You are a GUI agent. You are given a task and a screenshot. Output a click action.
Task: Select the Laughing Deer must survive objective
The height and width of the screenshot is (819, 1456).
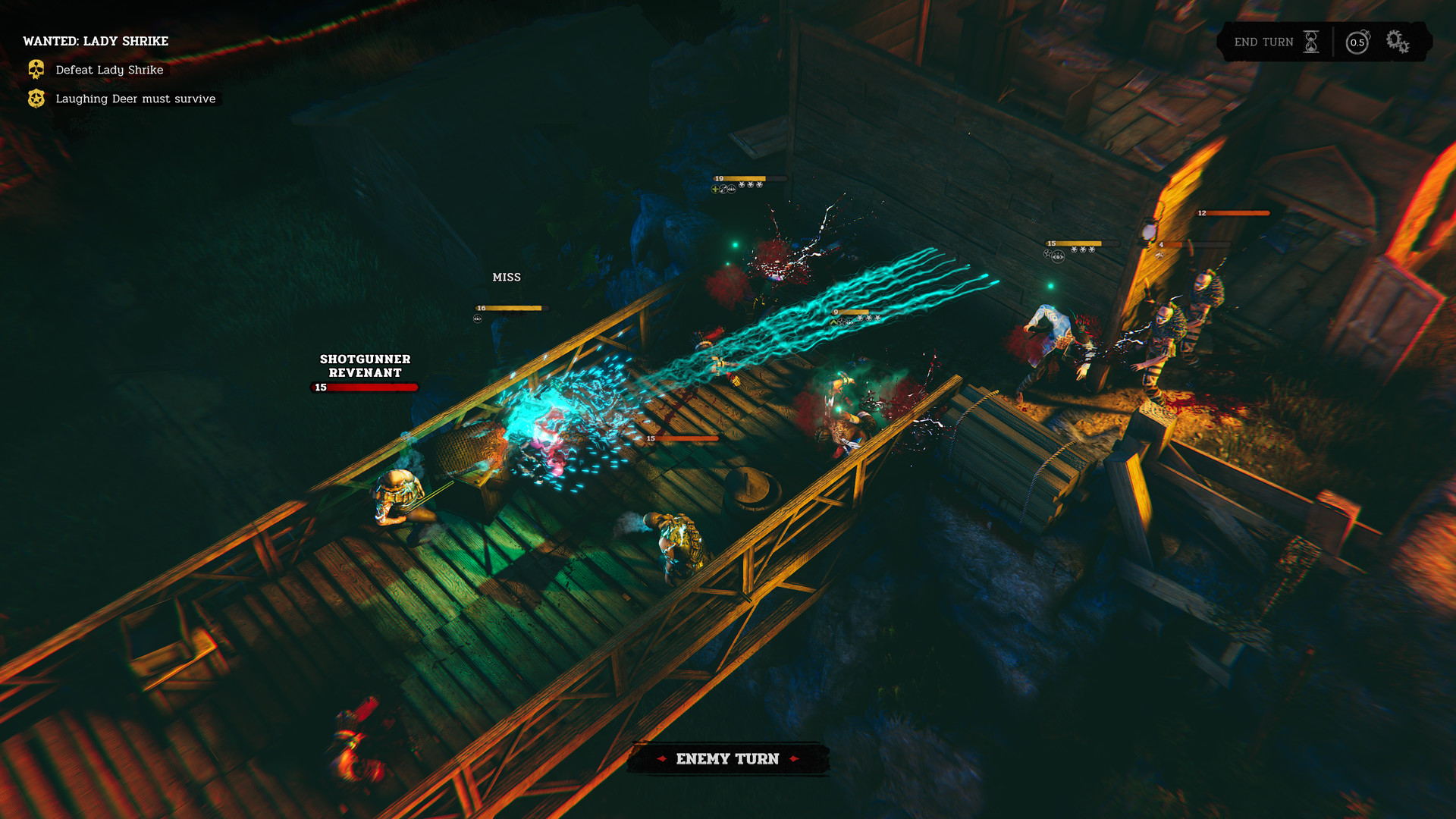pyautogui.click(x=134, y=99)
